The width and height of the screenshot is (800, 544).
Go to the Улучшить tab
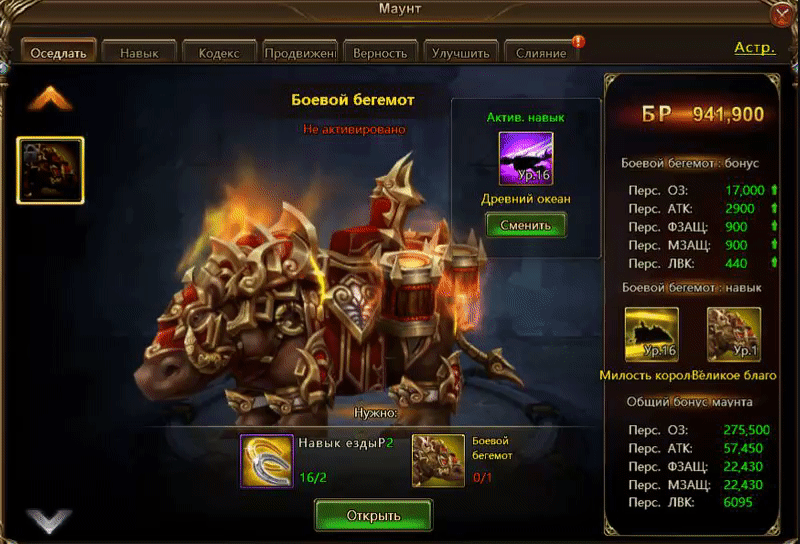coord(460,52)
